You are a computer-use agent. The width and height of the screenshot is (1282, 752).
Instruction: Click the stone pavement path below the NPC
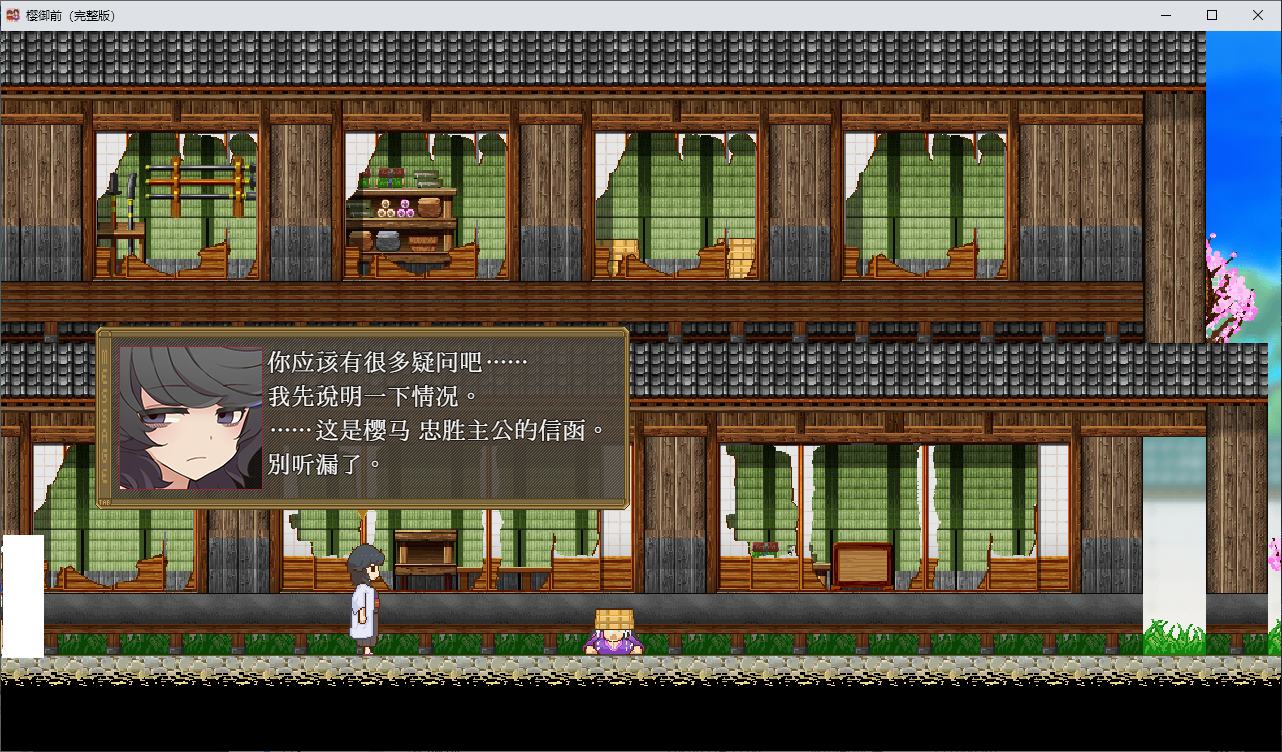coord(615,665)
